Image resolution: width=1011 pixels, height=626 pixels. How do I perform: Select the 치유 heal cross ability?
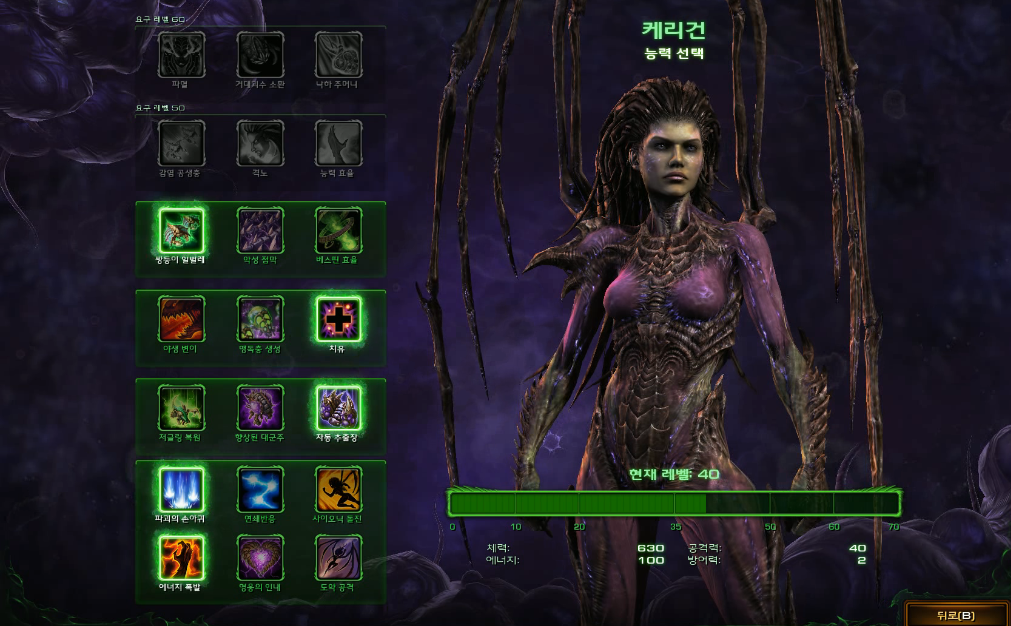coord(338,319)
